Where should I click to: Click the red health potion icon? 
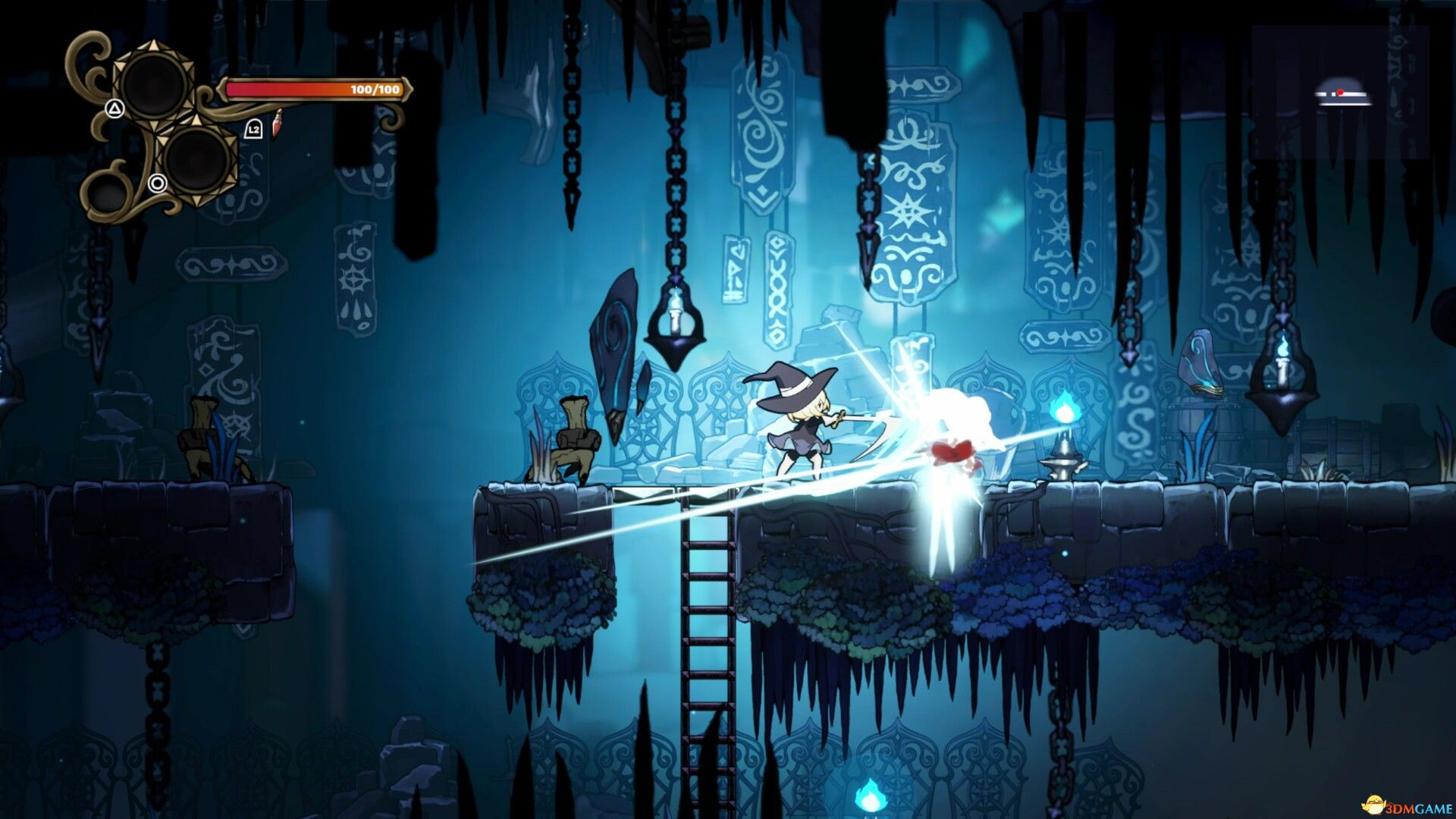278,124
